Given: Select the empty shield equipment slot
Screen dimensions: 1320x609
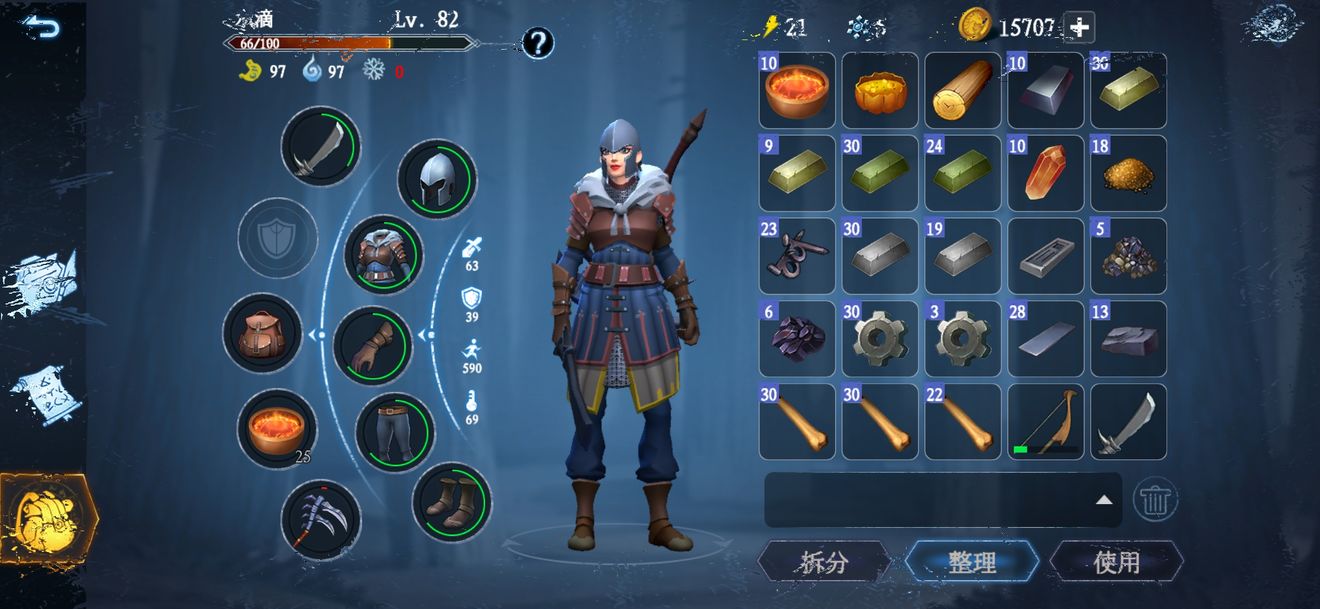Looking at the screenshot, I should click(277, 238).
